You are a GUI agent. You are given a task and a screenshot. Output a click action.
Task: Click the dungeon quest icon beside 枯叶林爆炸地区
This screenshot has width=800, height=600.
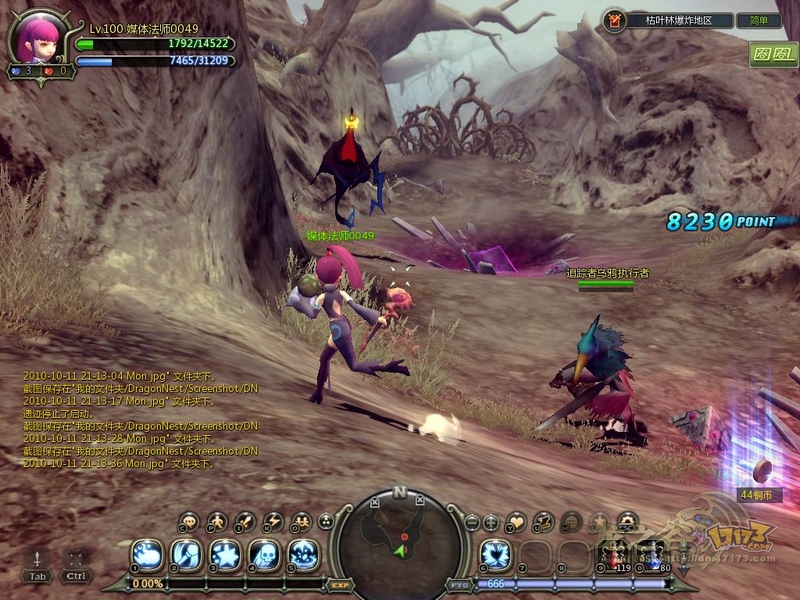pos(615,20)
